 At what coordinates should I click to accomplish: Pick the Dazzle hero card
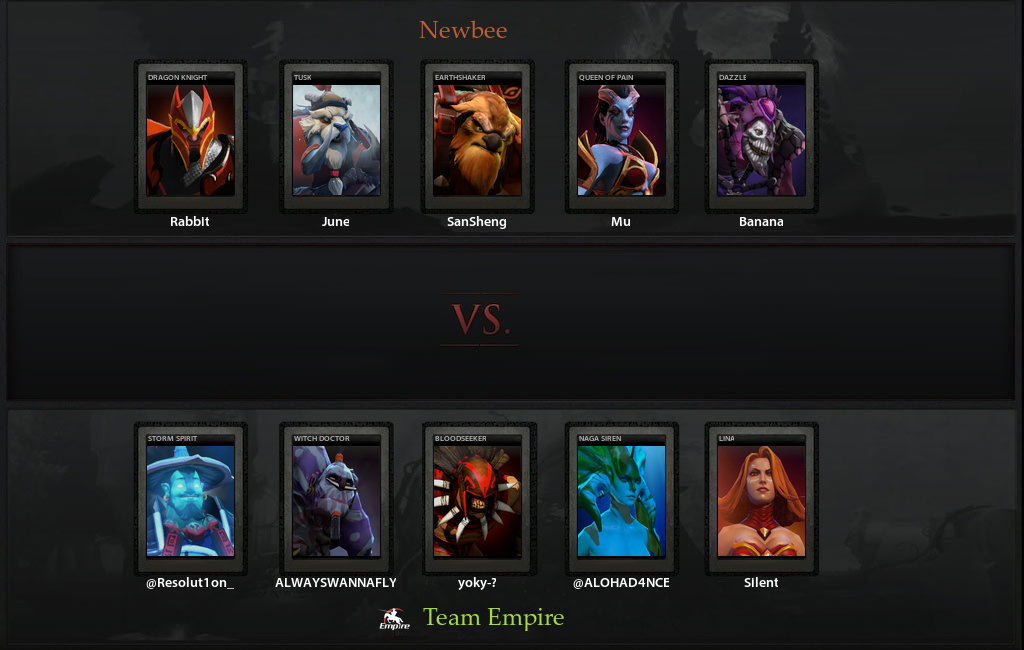pos(761,137)
